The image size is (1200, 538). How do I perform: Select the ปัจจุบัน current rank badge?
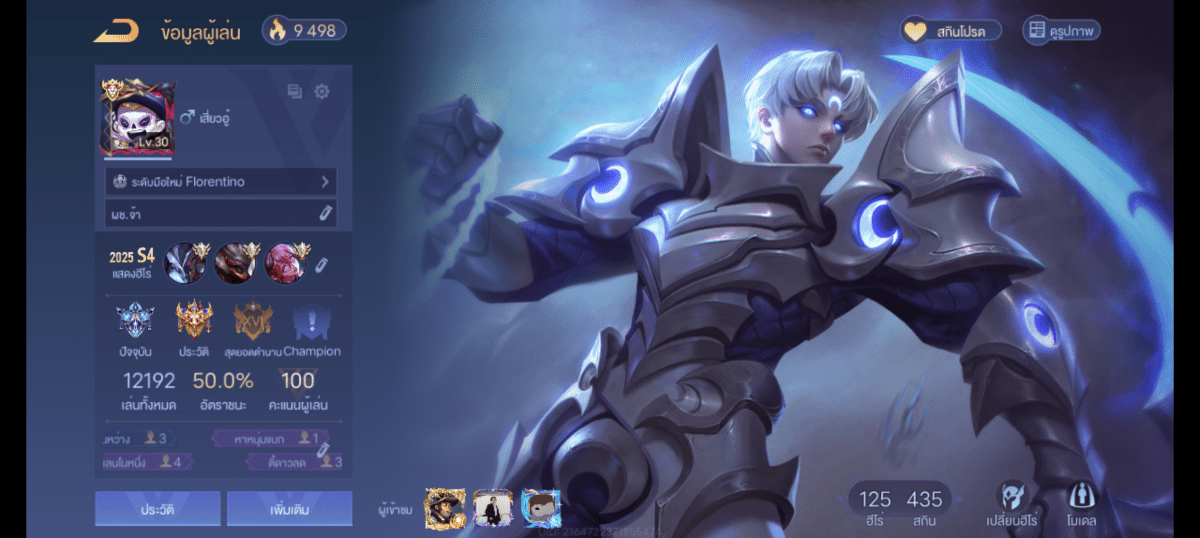tap(134, 322)
